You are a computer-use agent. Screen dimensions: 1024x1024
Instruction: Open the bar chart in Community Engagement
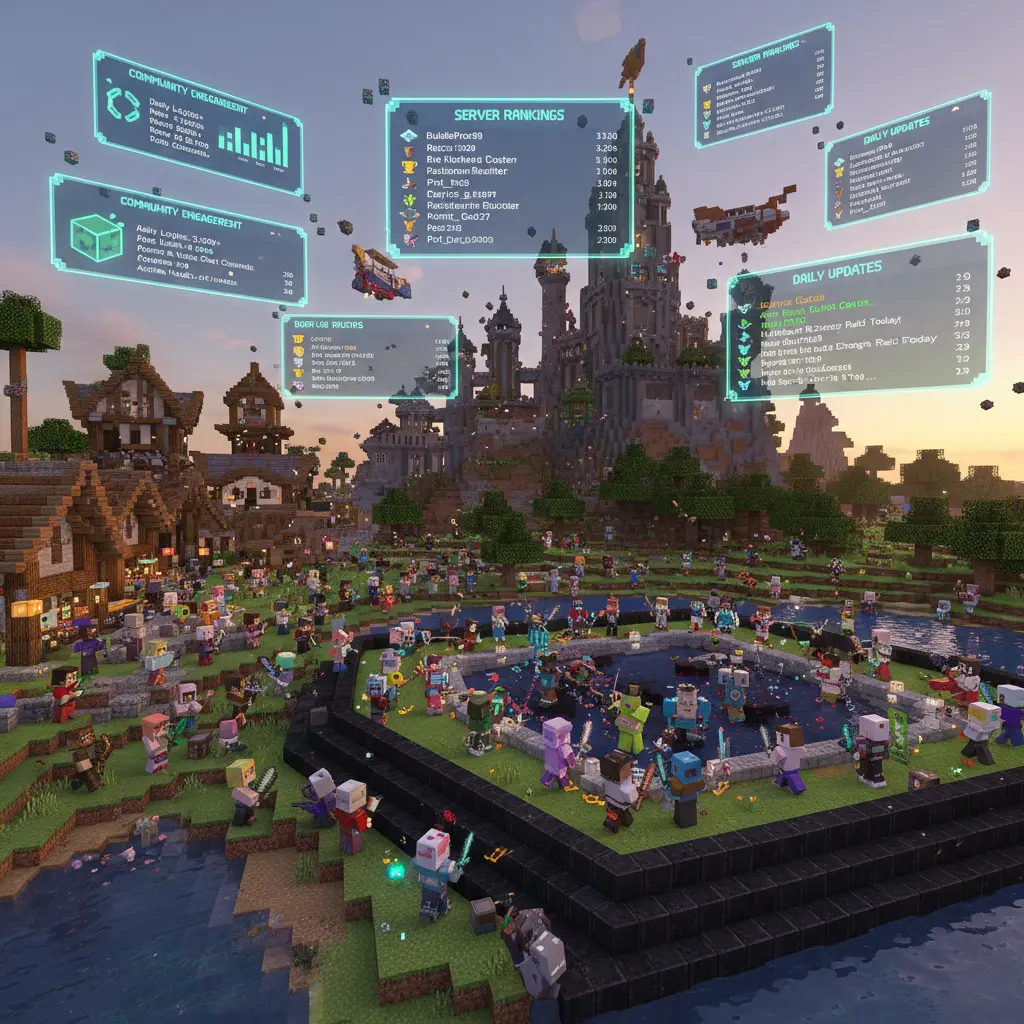point(254,146)
